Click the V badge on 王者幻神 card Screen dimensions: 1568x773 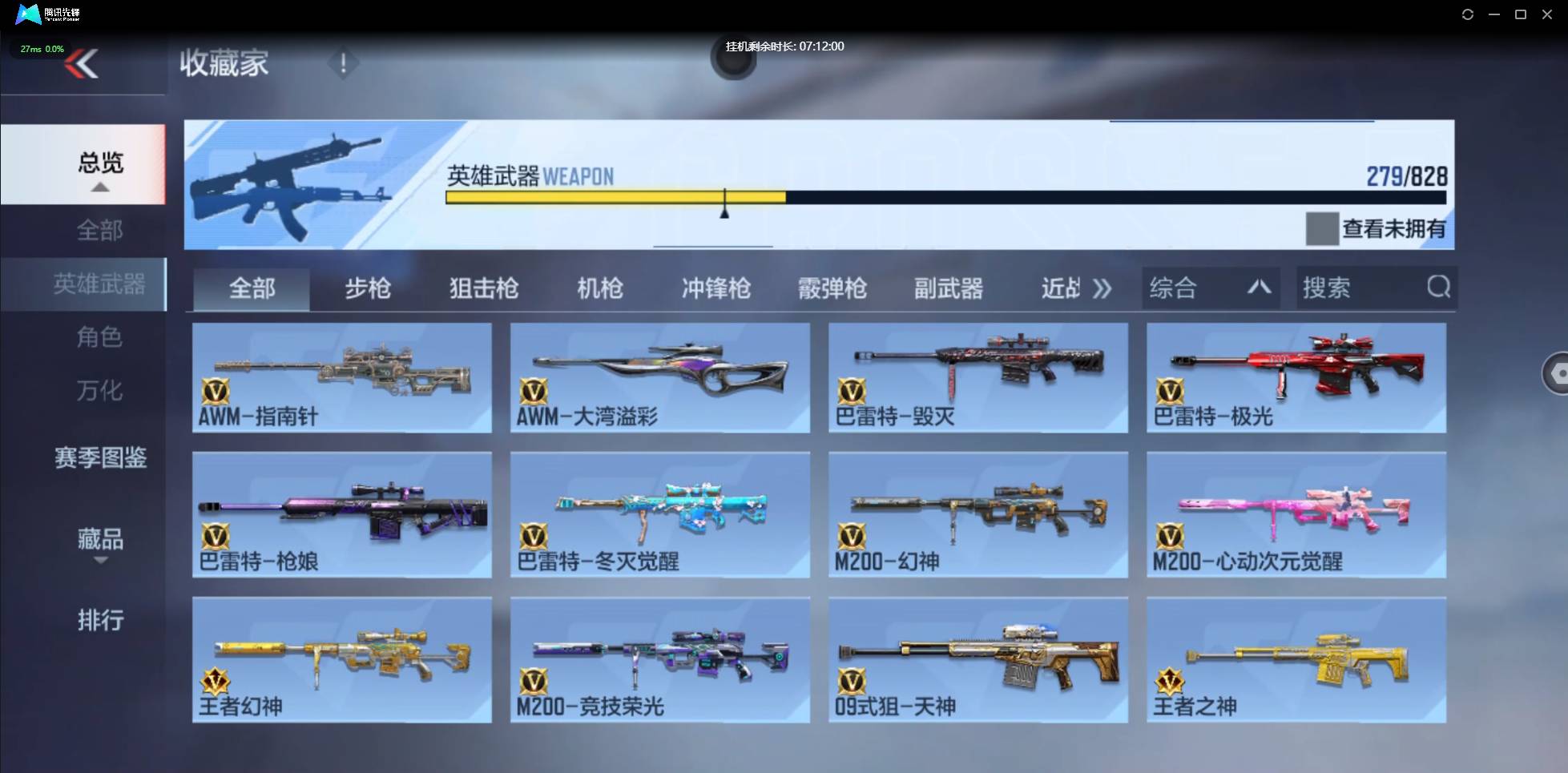(215, 682)
